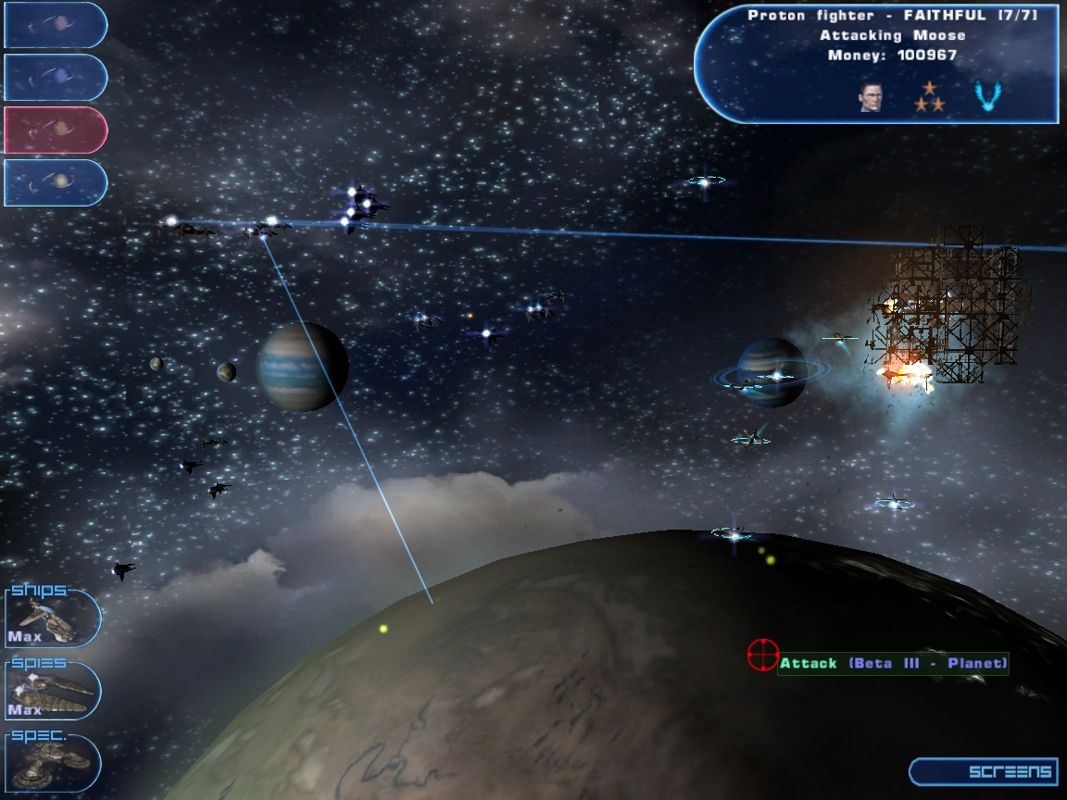Click the commander portrait icon

pyautogui.click(x=870, y=96)
